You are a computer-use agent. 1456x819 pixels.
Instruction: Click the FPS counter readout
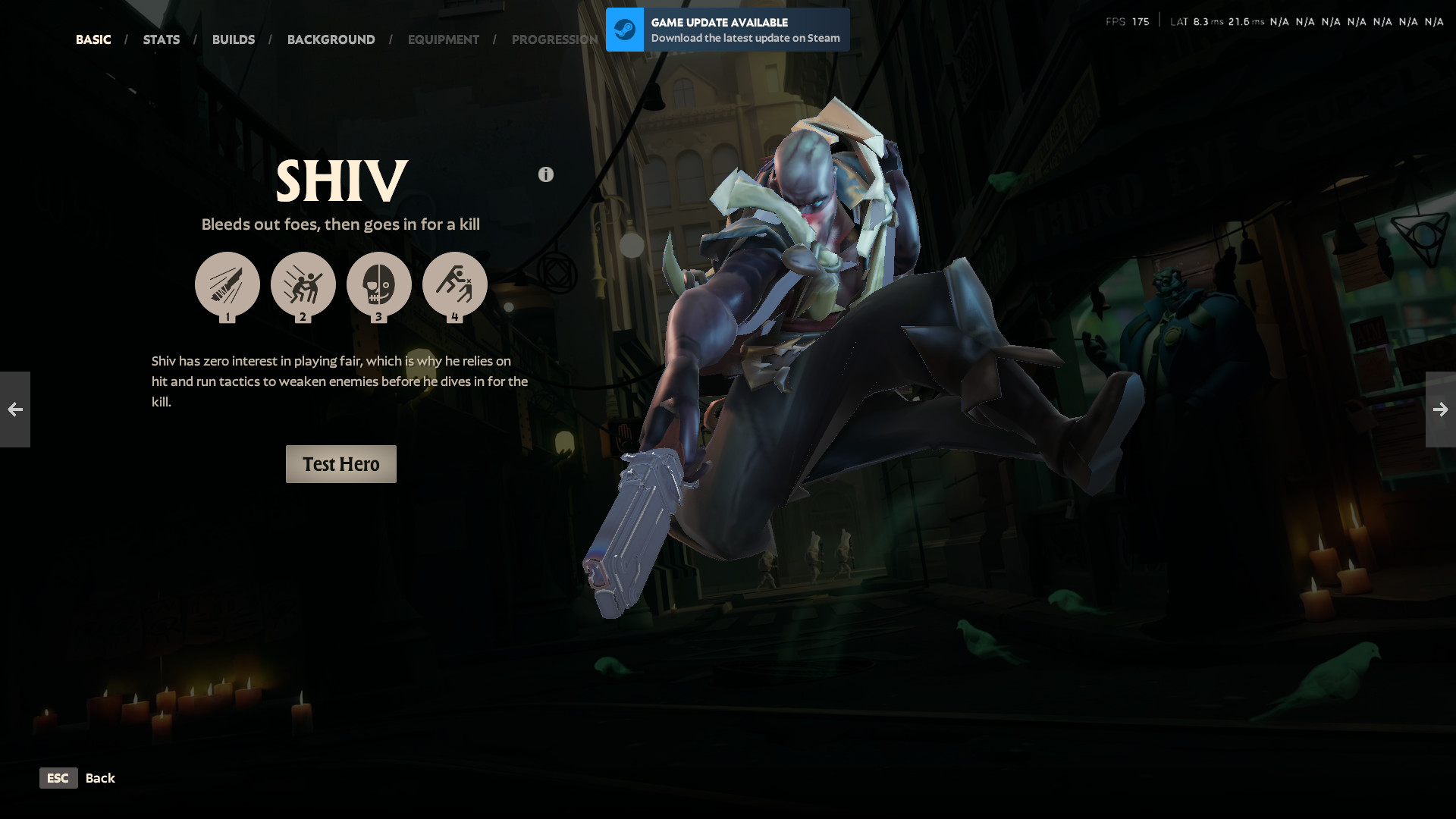1128,20
